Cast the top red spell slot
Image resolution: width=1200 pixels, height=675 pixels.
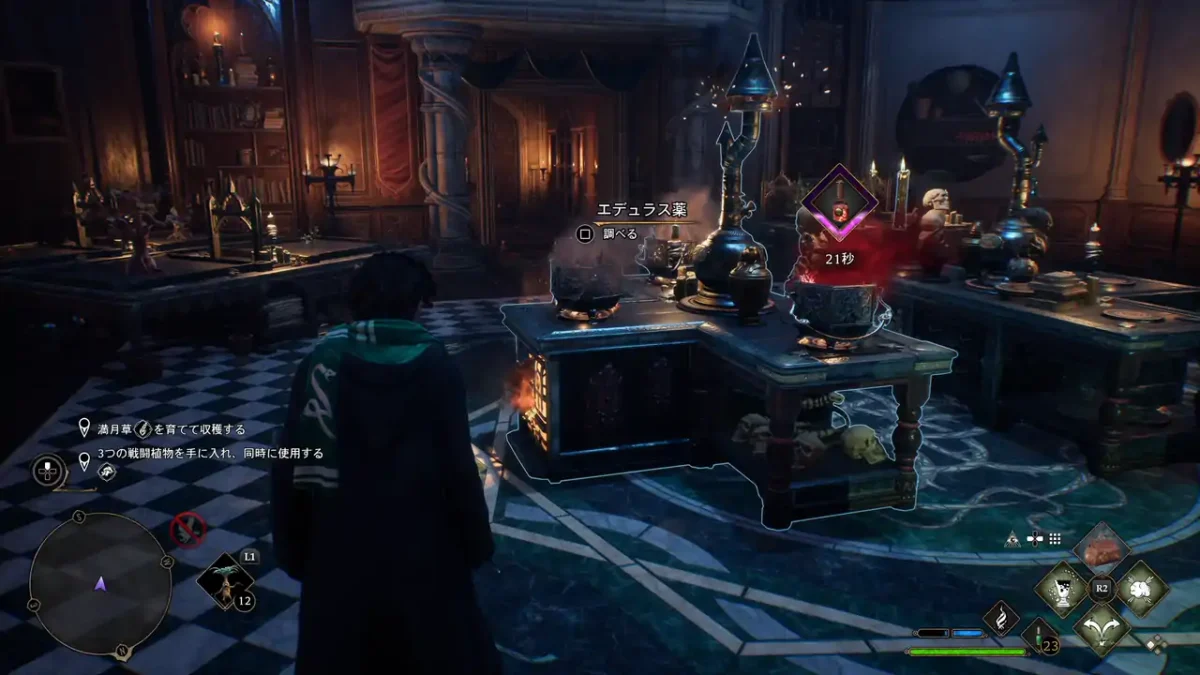1101,549
